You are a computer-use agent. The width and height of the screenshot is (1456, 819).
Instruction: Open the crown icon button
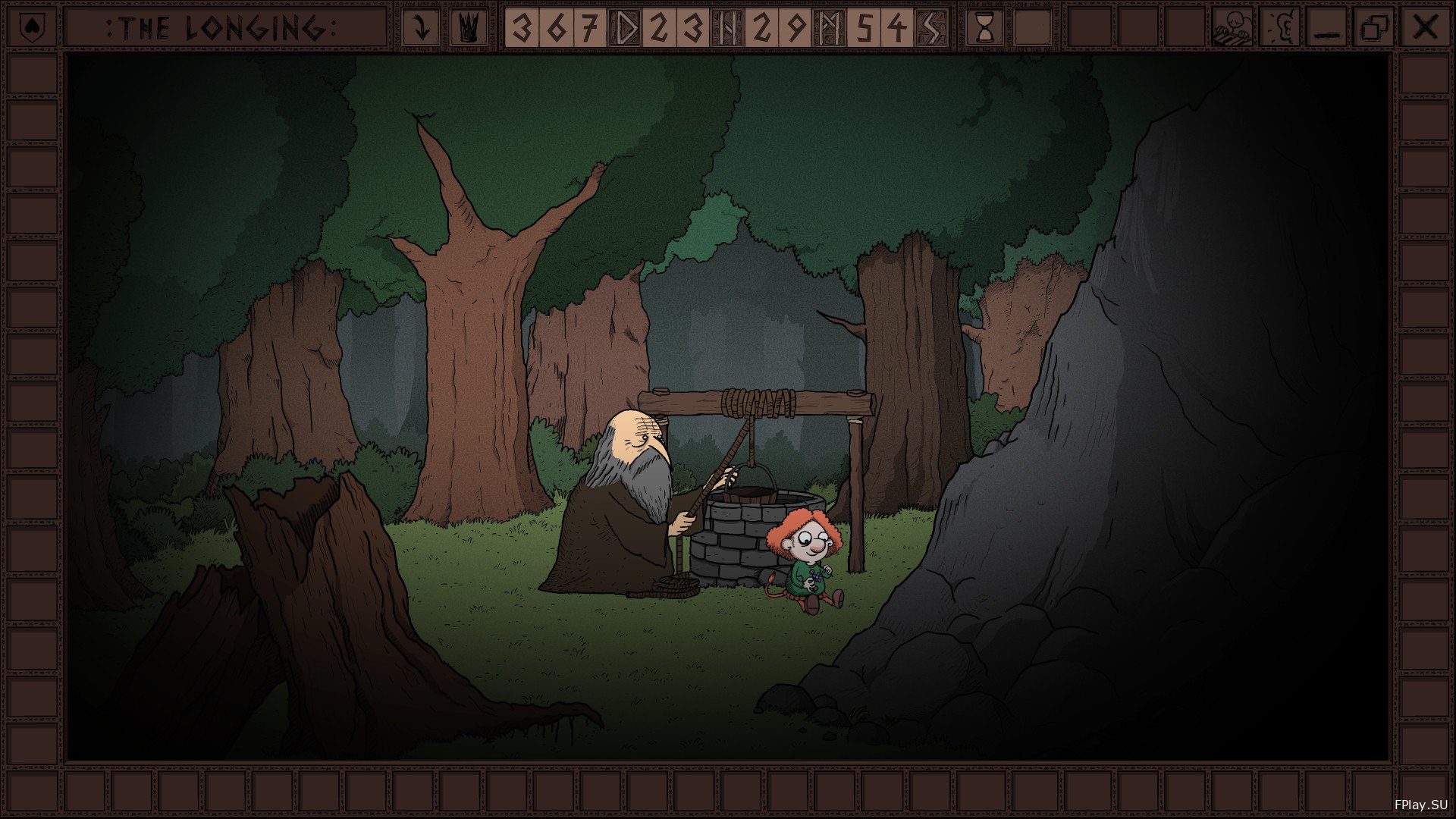(469, 28)
